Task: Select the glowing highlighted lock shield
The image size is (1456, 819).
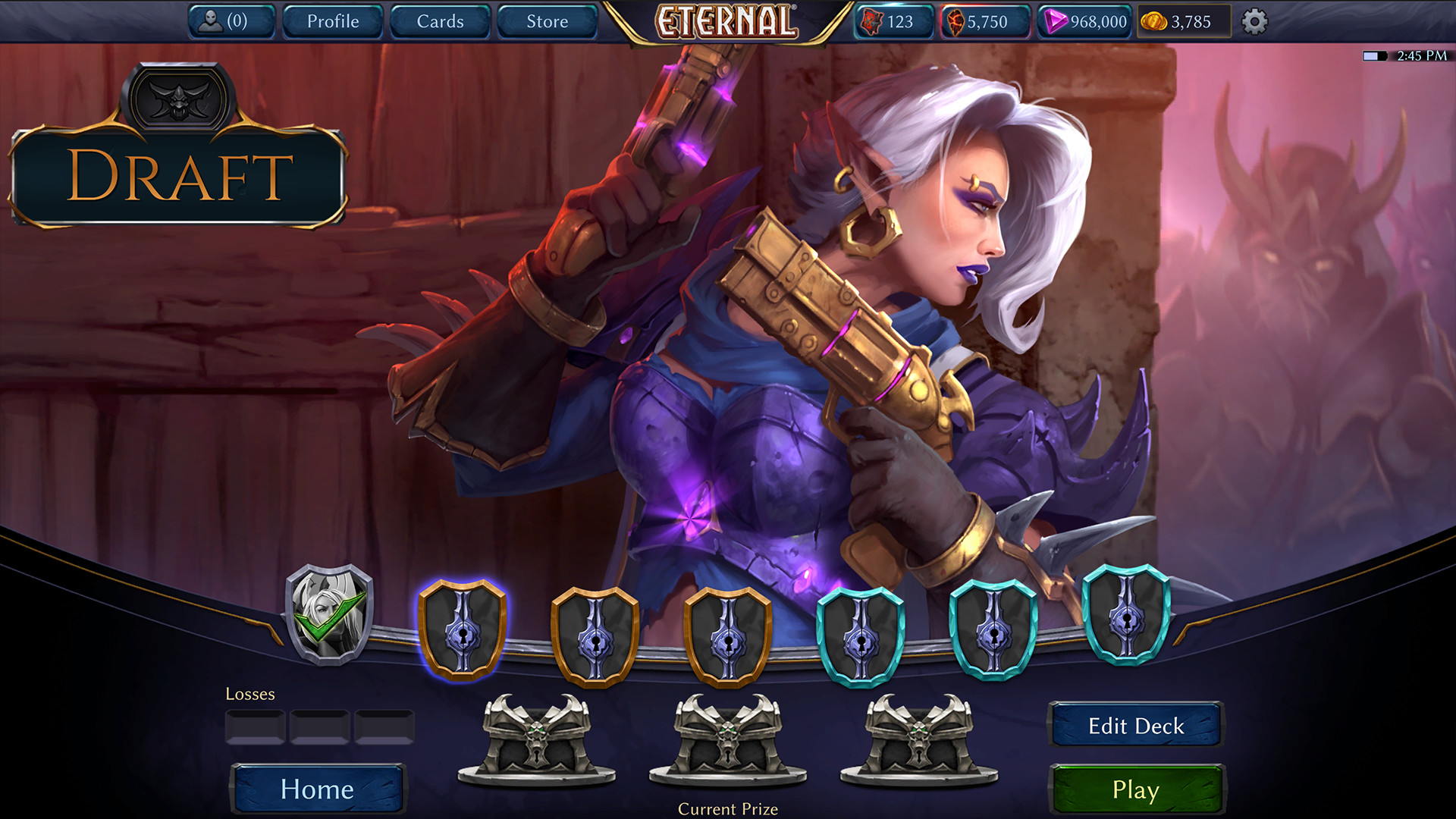Action: (x=462, y=629)
